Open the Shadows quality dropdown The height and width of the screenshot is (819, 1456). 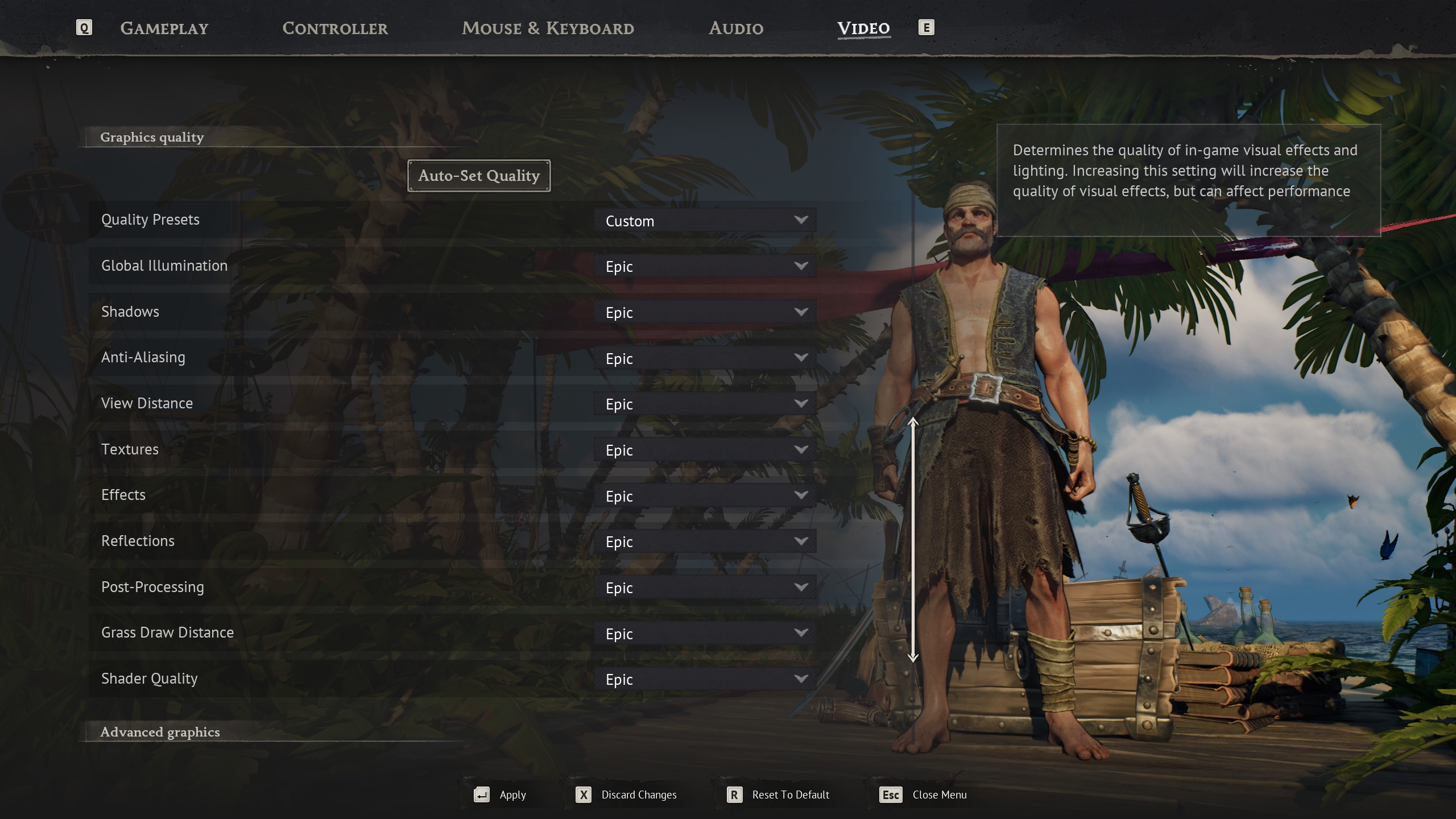[x=705, y=312]
